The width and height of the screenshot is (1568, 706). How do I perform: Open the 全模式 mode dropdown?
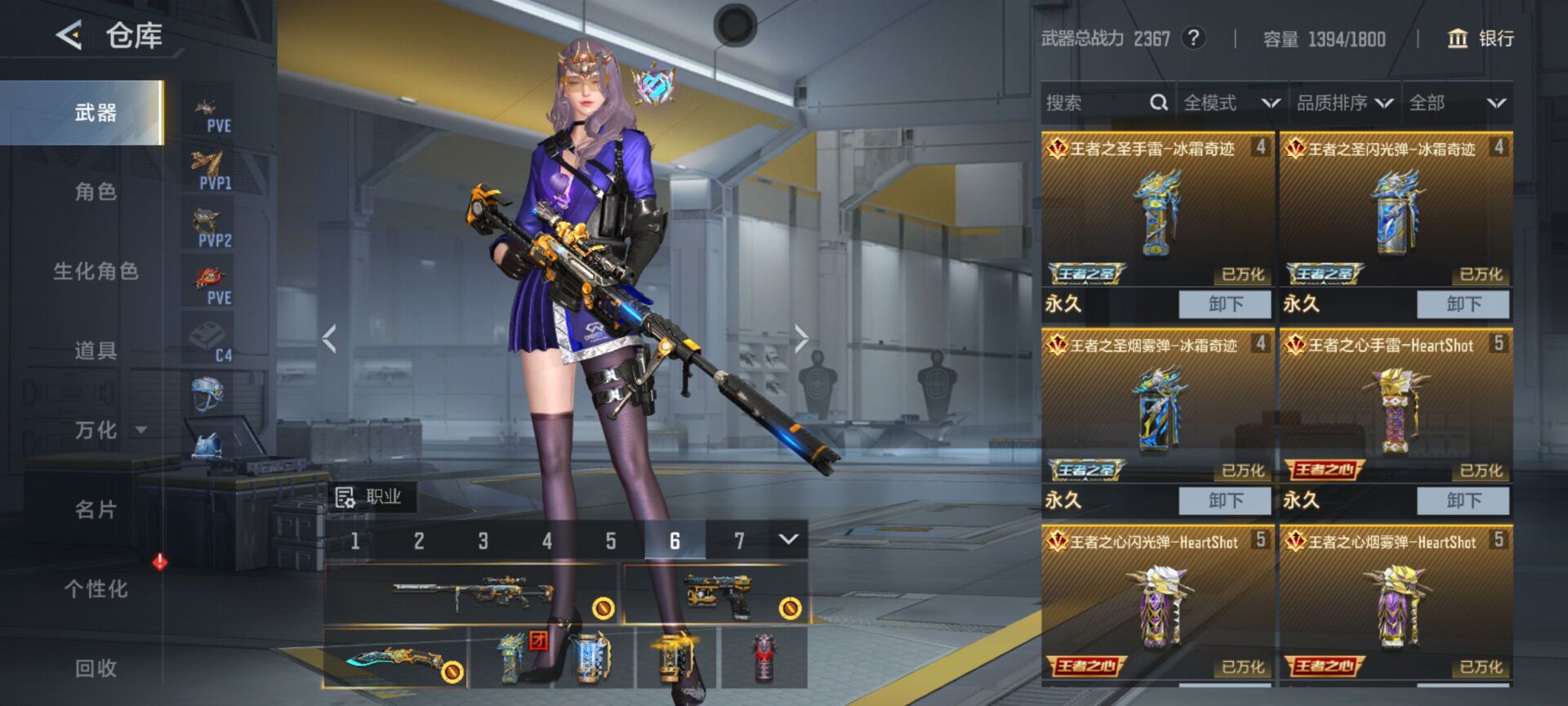1231,103
